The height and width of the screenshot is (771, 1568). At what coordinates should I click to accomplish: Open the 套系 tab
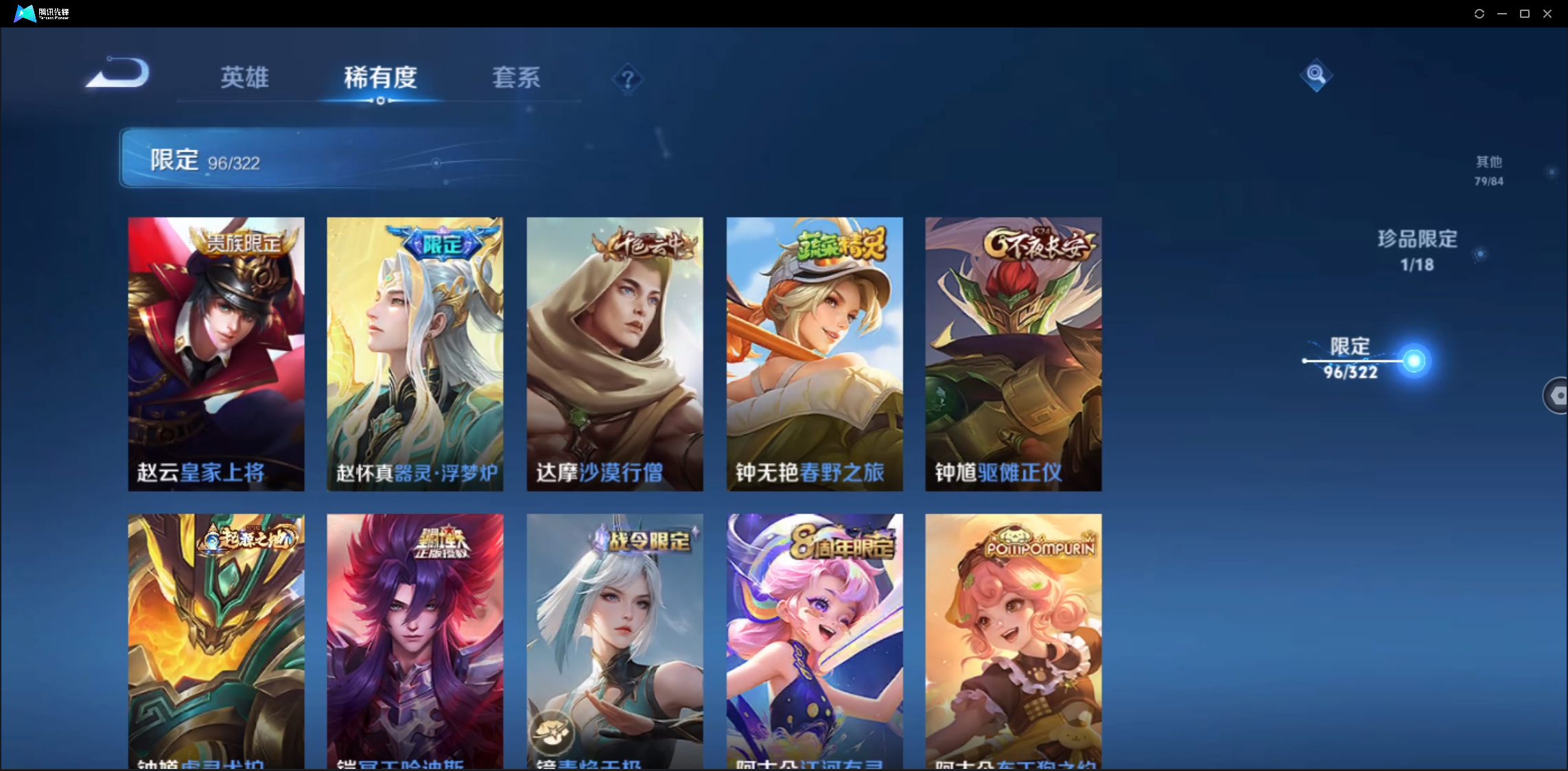(x=516, y=78)
